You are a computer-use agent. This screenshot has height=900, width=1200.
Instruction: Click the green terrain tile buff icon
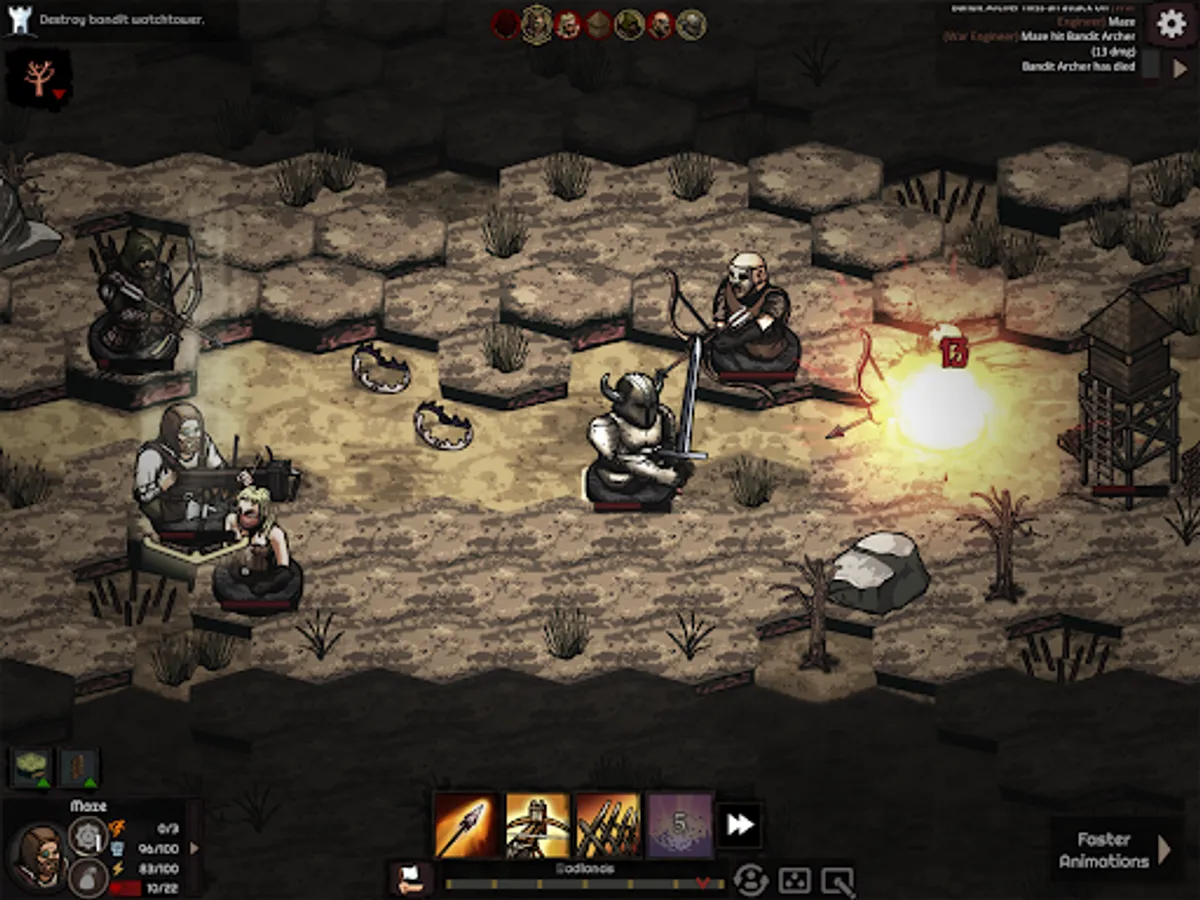click(x=31, y=767)
